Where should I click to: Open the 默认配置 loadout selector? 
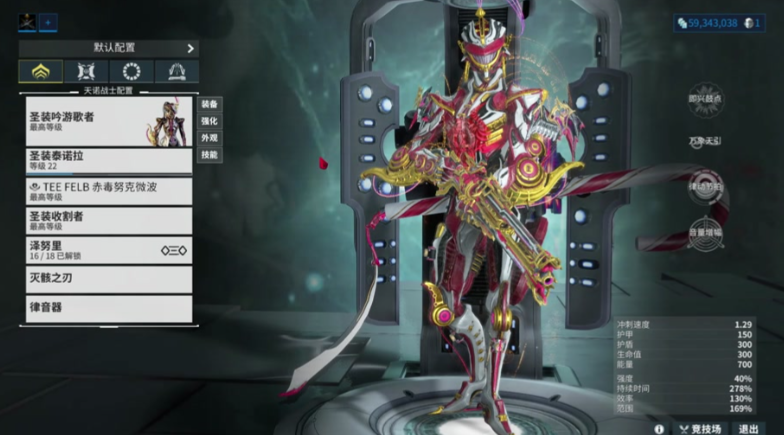(108, 47)
